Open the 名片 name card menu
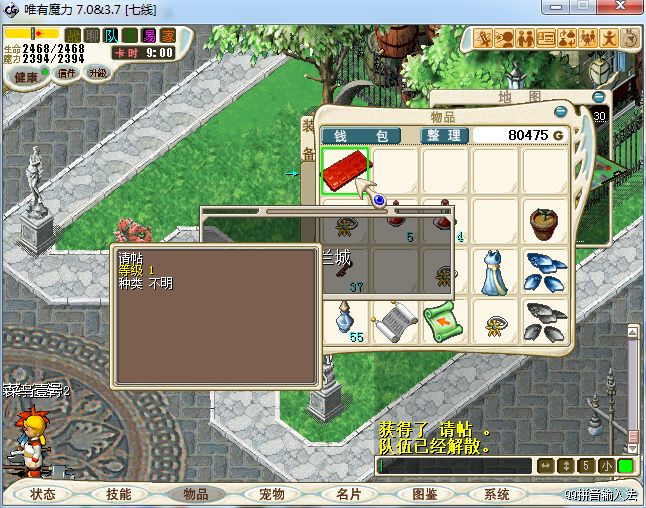646x508 pixels. pyautogui.click(x=348, y=494)
